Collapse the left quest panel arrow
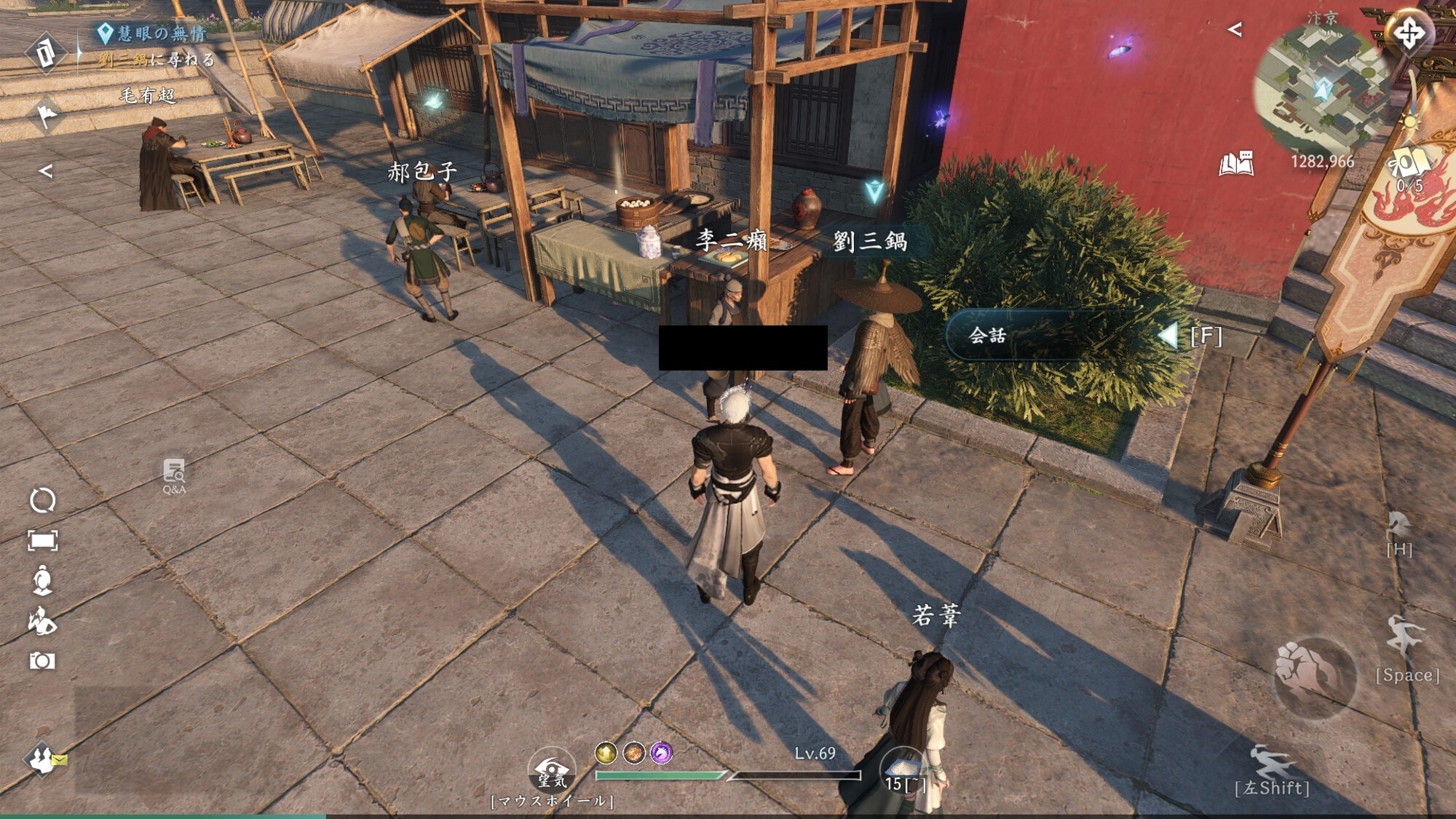Image resolution: width=1456 pixels, height=819 pixels. pyautogui.click(x=45, y=171)
